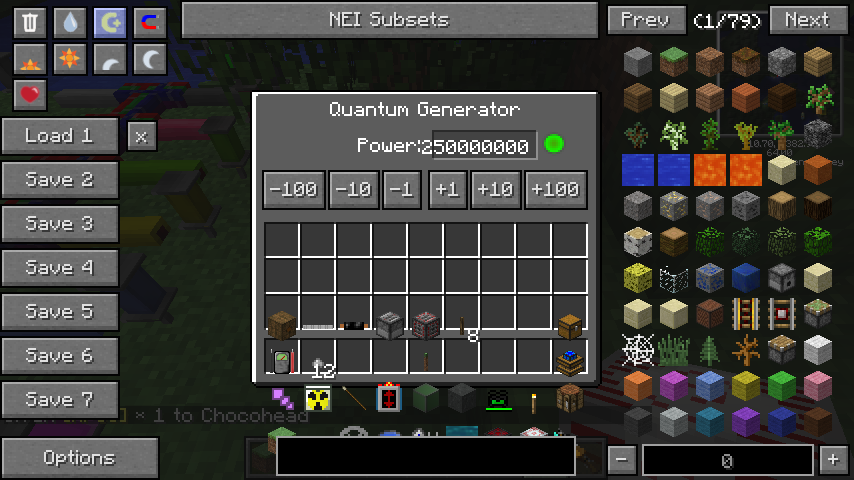Toggle rain with the water drop icon
The height and width of the screenshot is (480, 854).
pos(70,22)
